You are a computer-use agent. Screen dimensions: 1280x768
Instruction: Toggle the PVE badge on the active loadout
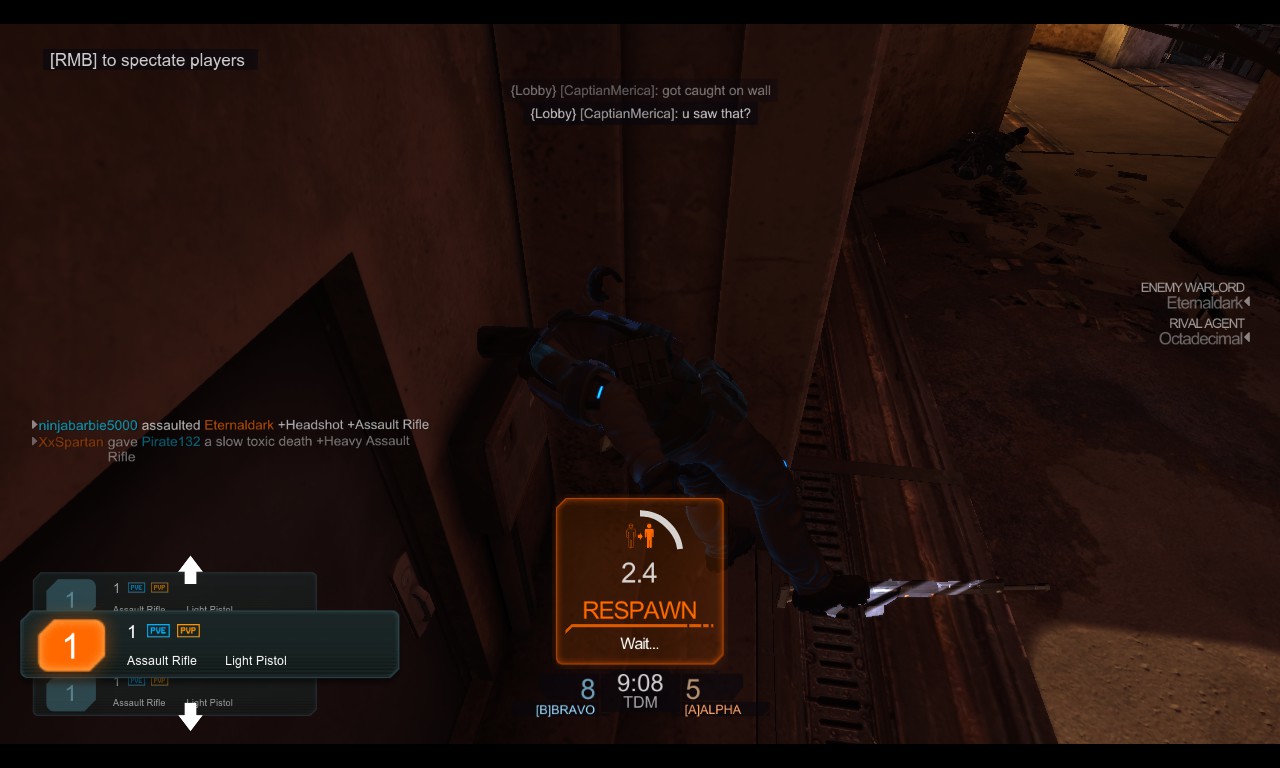[158, 631]
